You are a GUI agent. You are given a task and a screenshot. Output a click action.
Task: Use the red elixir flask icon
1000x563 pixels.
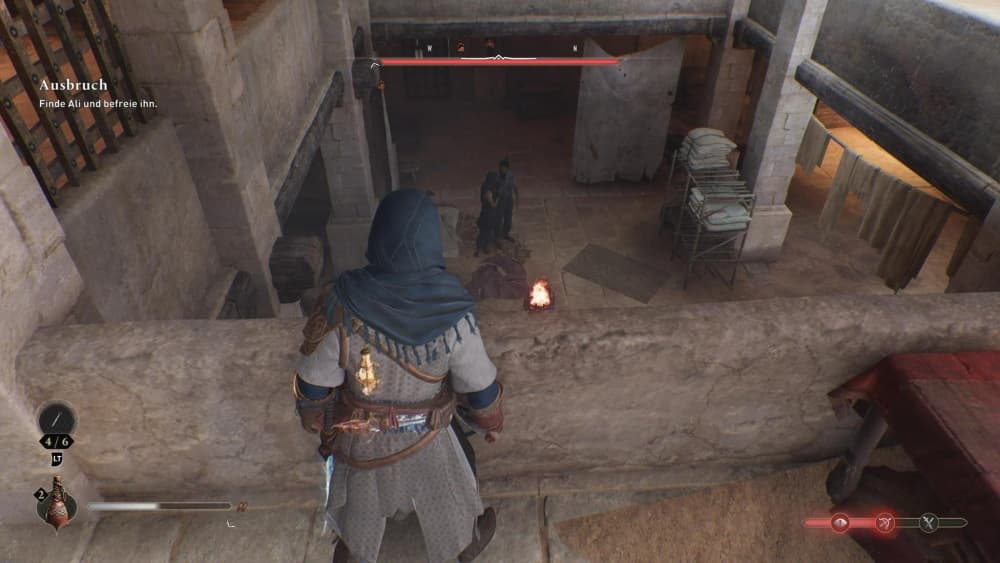point(56,504)
